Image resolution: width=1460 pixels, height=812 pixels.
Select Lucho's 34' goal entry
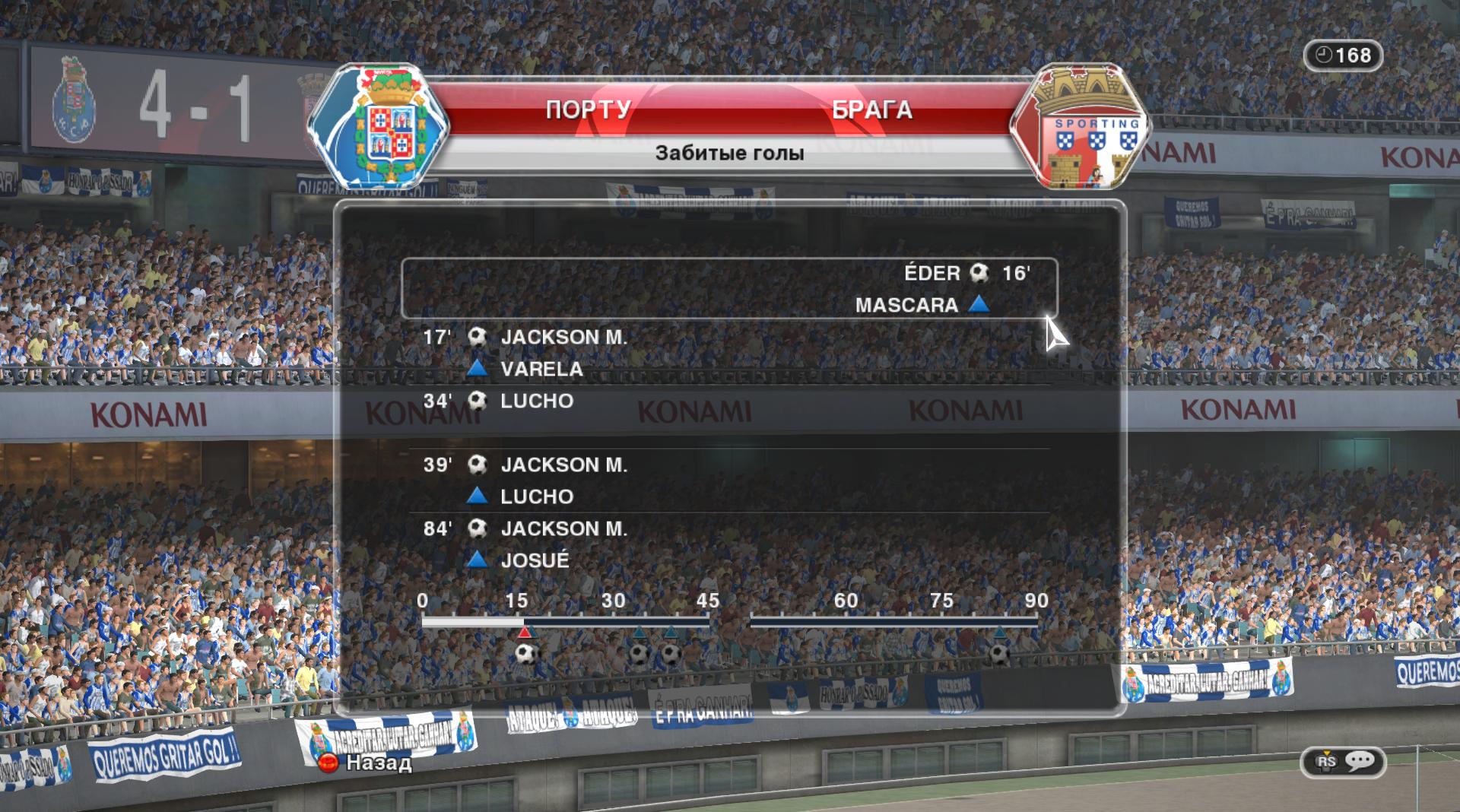tap(536, 401)
